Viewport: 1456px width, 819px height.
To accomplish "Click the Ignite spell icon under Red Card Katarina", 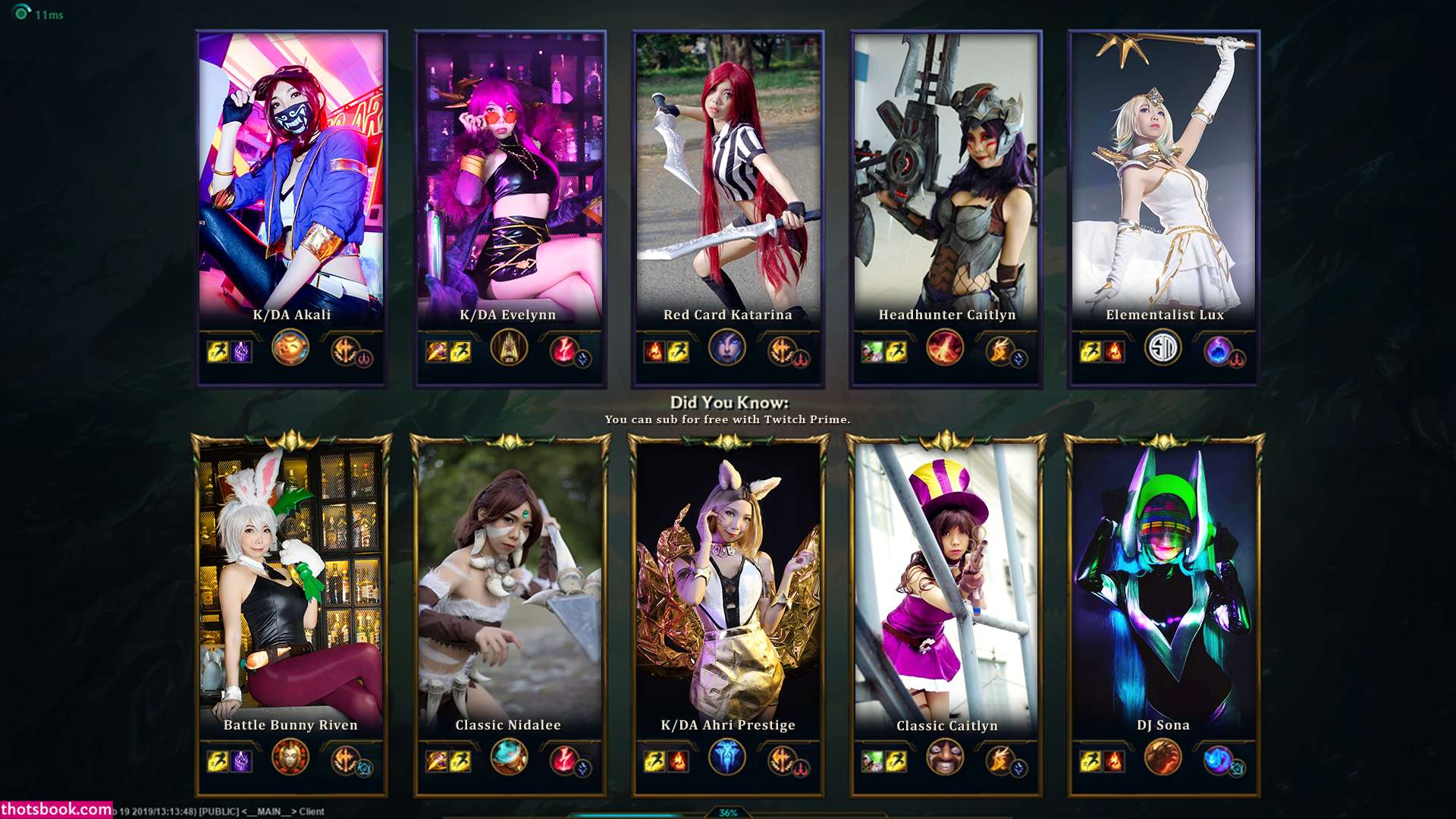I will tap(654, 351).
